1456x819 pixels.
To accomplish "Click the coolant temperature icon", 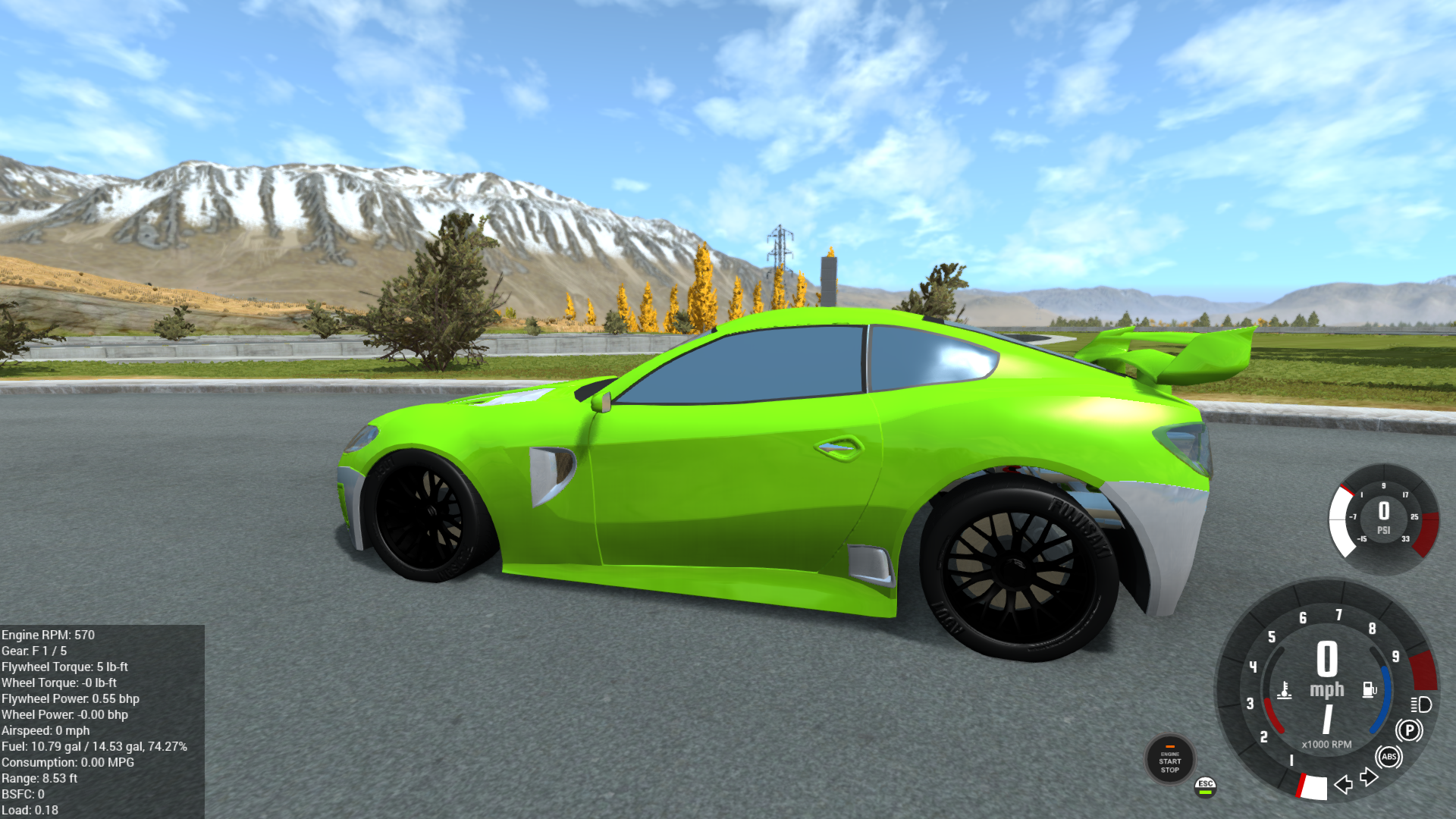I will 1285,691.
